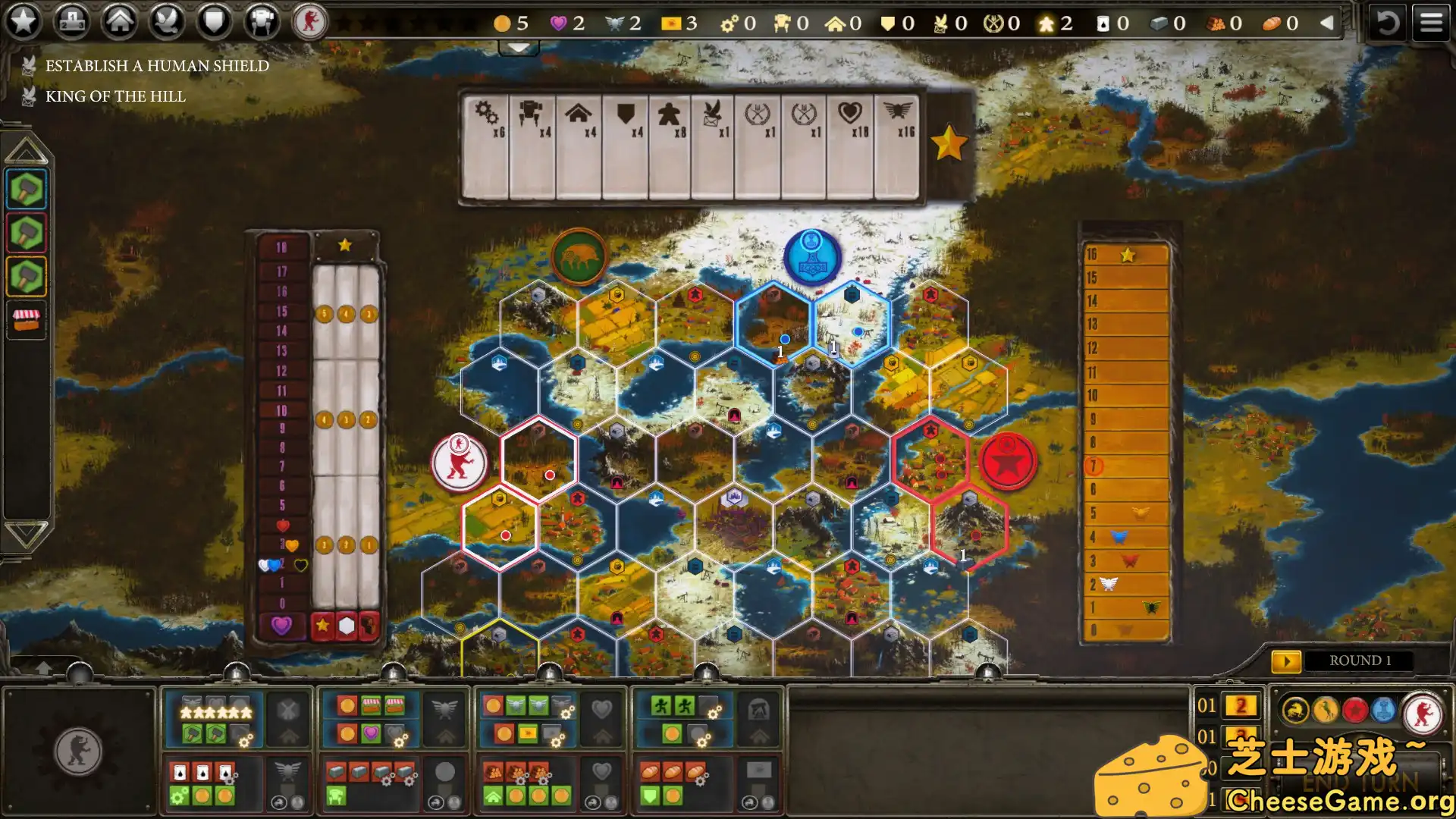This screenshot has height=819, width=1456.
Task: Open the hamburger menu in the top right
Action: pos(1431,21)
